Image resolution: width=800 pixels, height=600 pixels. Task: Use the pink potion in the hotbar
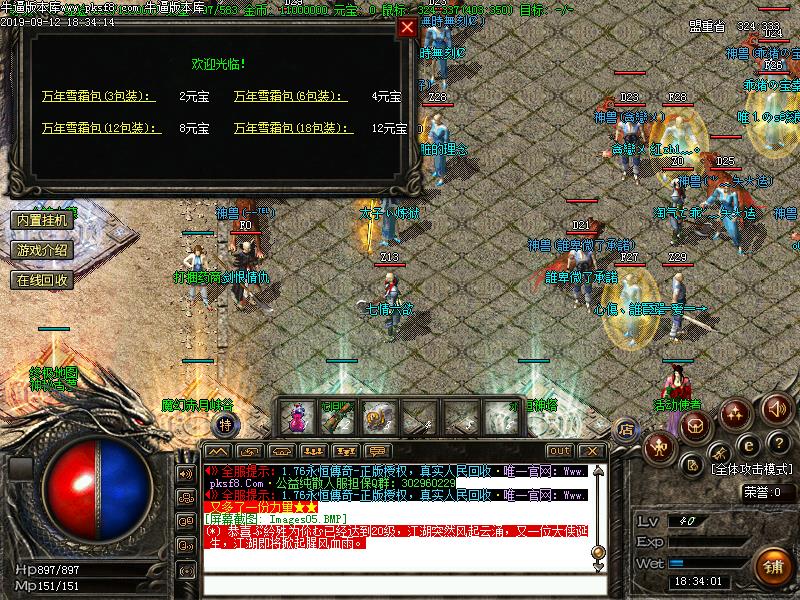(297, 415)
